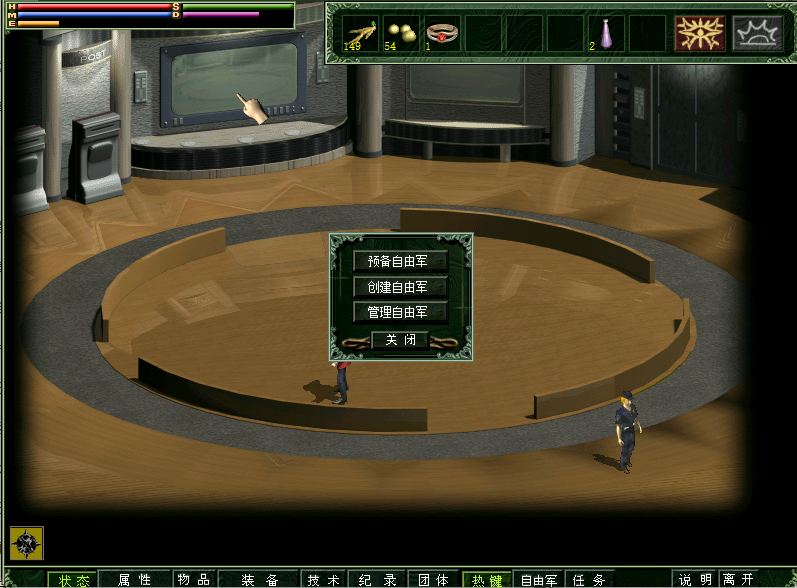The height and width of the screenshot is (588, 797).
Task: Open the 自由军 free army tab
Action: tap(539, 580)
